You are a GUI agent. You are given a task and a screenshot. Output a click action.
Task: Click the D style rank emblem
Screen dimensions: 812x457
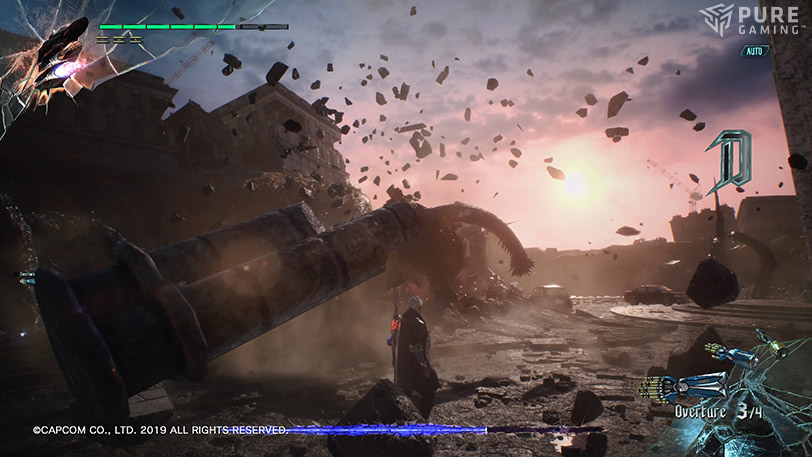(x=729, y=160)
